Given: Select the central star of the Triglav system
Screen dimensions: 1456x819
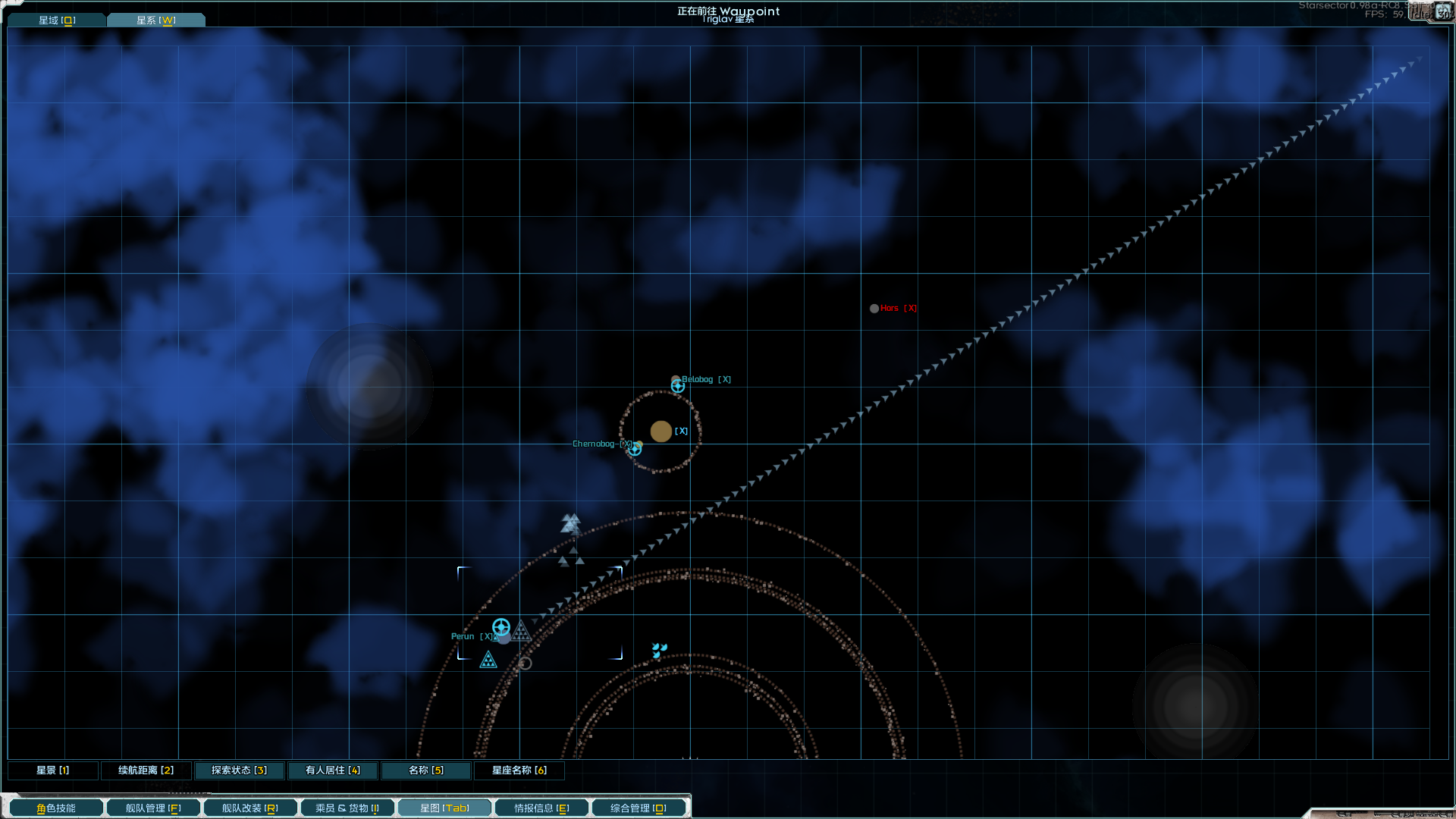Looking at the screenshot, I should pyautogui.click(x=661, y=431).
